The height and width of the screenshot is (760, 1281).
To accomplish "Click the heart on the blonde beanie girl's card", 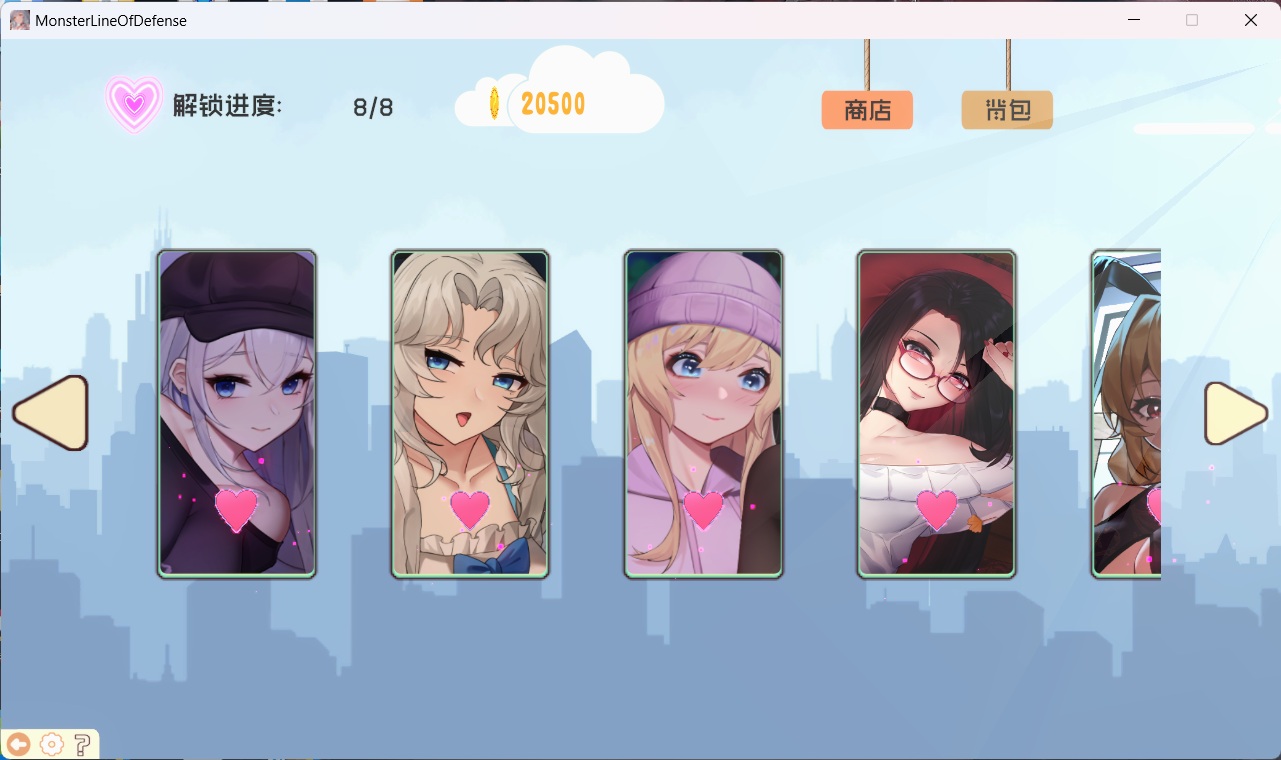I will tap(703, 507).
